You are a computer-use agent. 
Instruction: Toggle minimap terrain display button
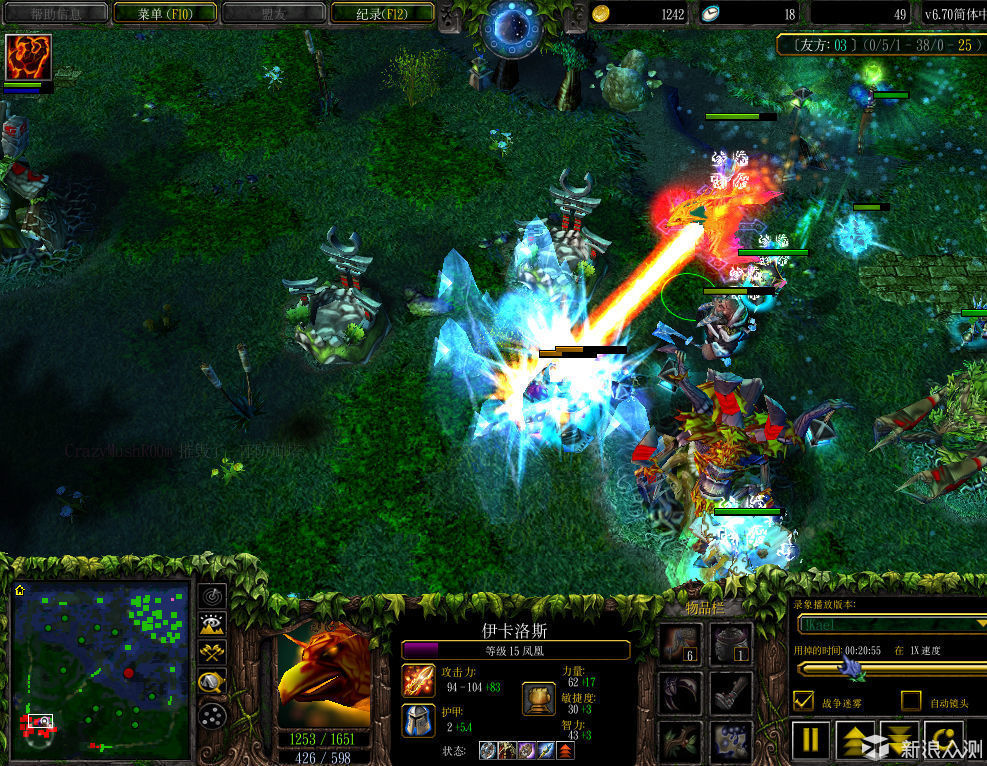point(212,626)
